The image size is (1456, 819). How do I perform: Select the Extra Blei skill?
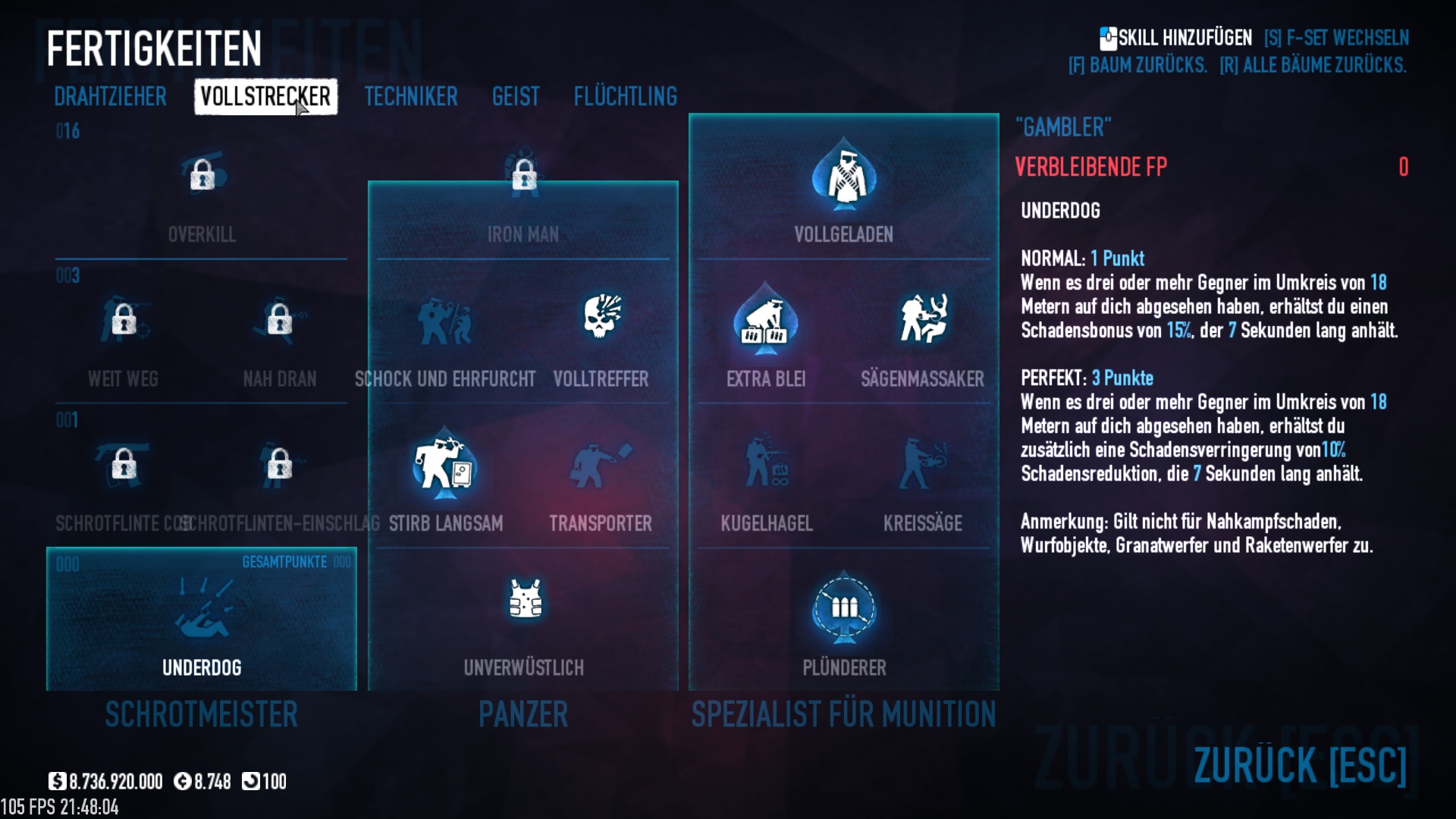[x=766, y=320]
